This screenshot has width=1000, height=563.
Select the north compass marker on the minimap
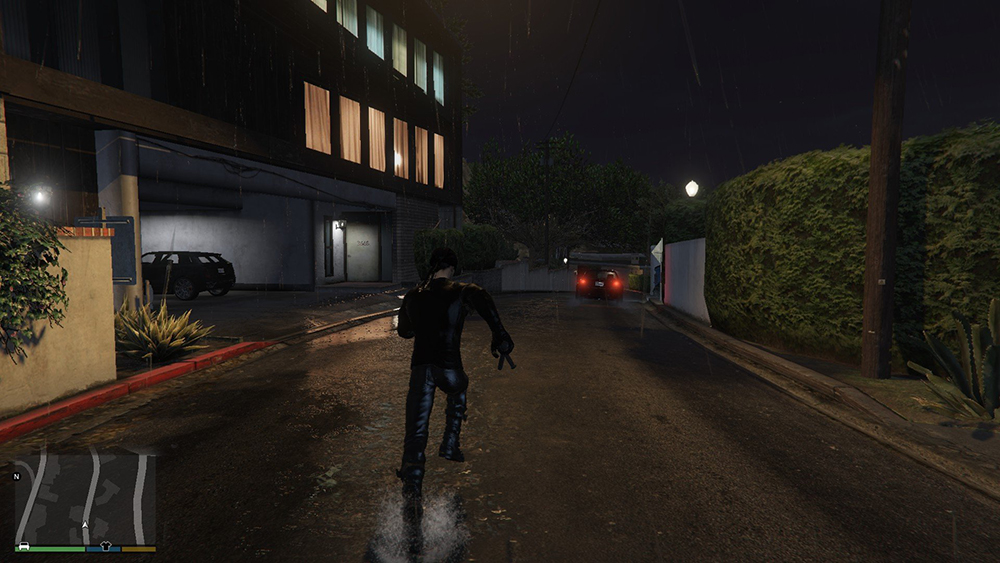point(16,476)
